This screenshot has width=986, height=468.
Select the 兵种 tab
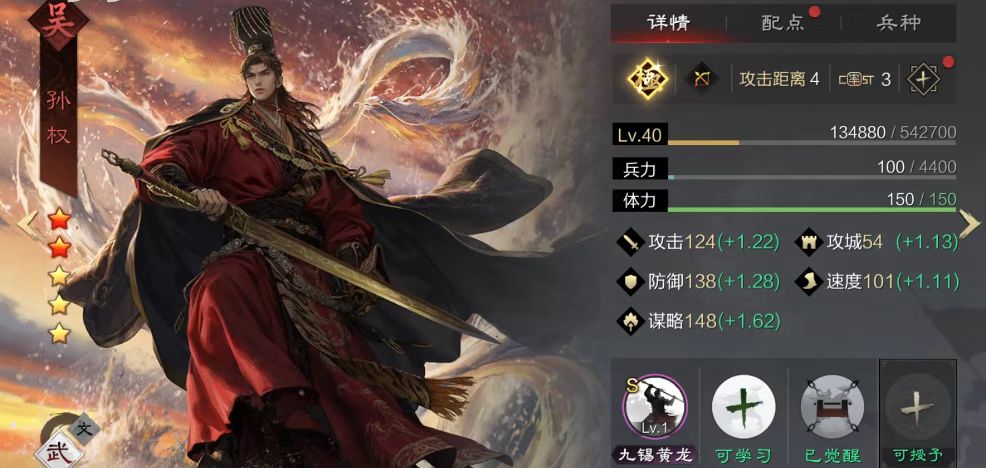coord(898,22)
